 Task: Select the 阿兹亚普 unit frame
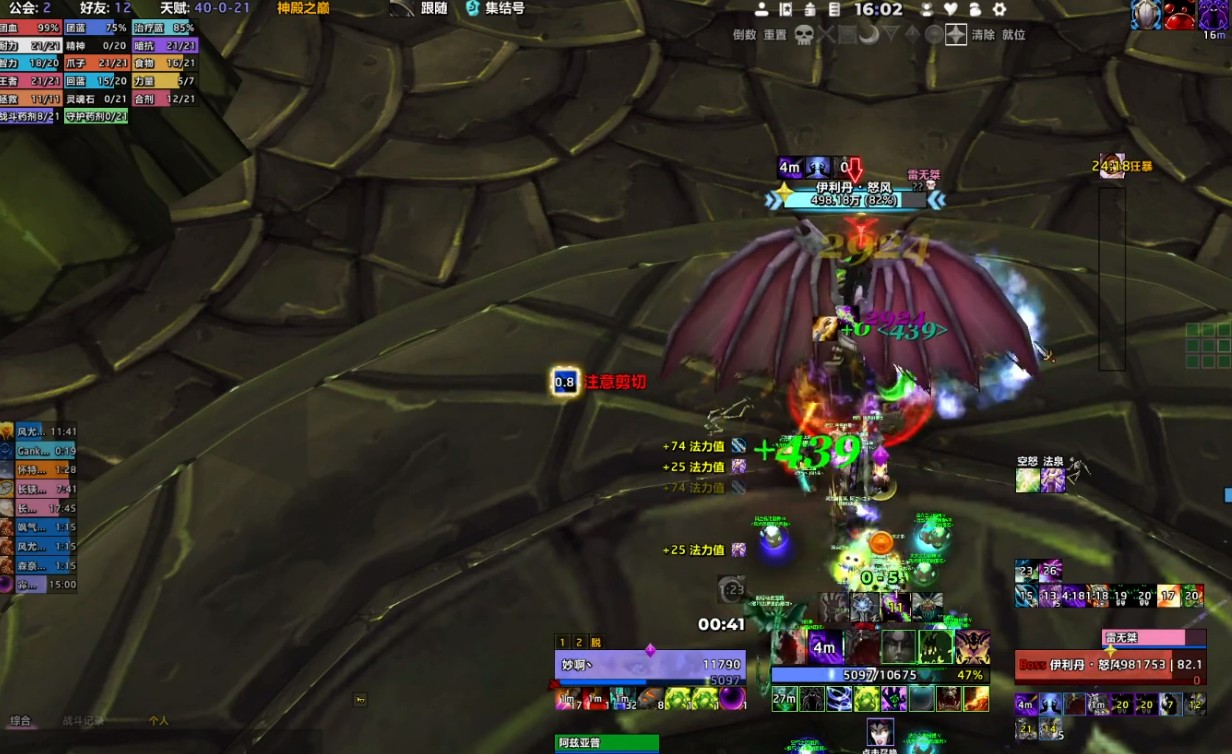point(606,743)
